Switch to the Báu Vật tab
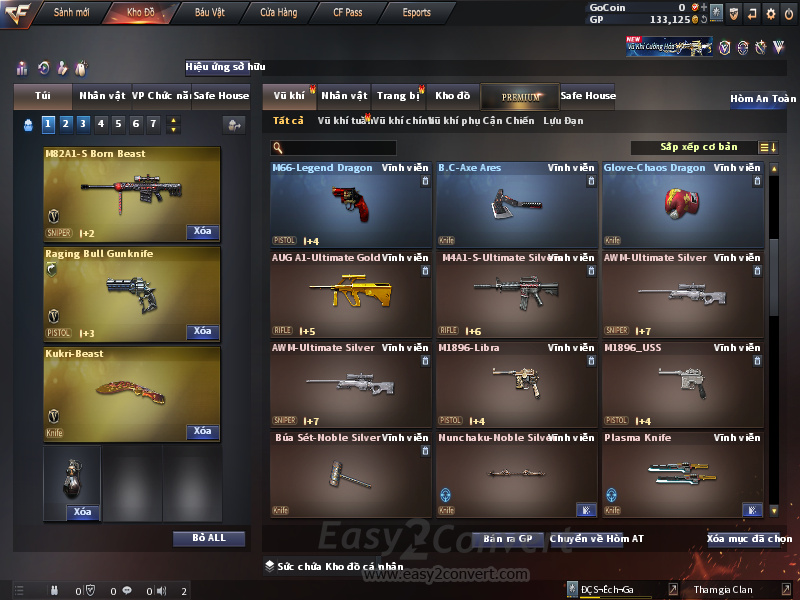800x600 pixels. point(210,13)
